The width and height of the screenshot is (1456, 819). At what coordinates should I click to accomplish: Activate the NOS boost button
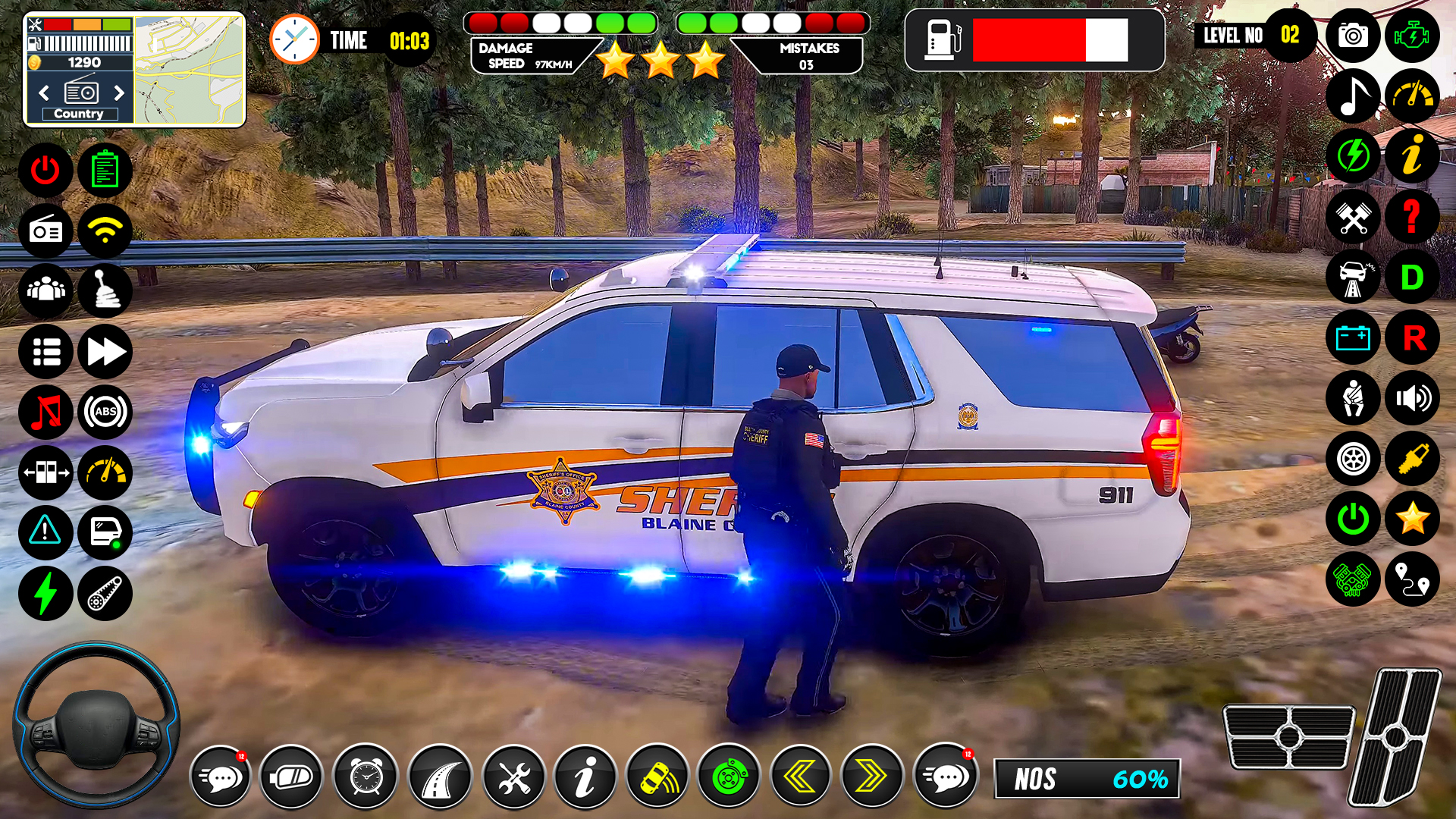coord(1087,779)
